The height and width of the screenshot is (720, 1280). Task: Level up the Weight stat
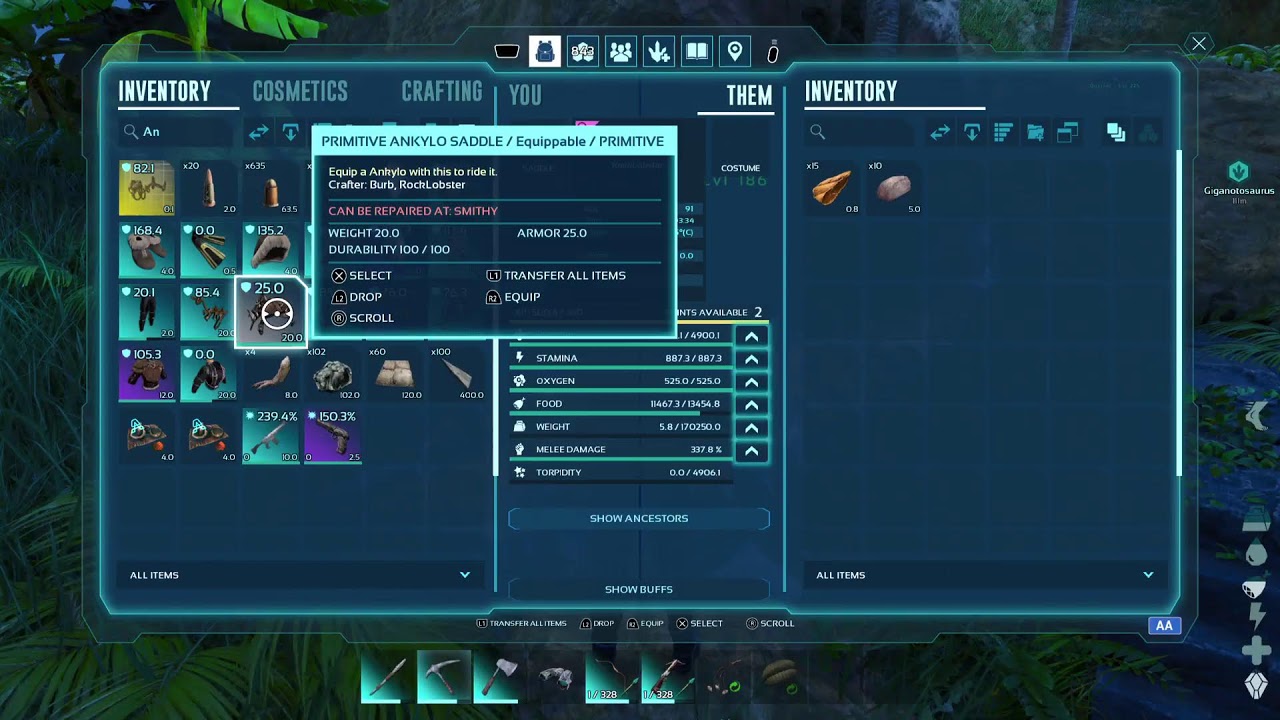pyautogui.click(x=751, y=428)
